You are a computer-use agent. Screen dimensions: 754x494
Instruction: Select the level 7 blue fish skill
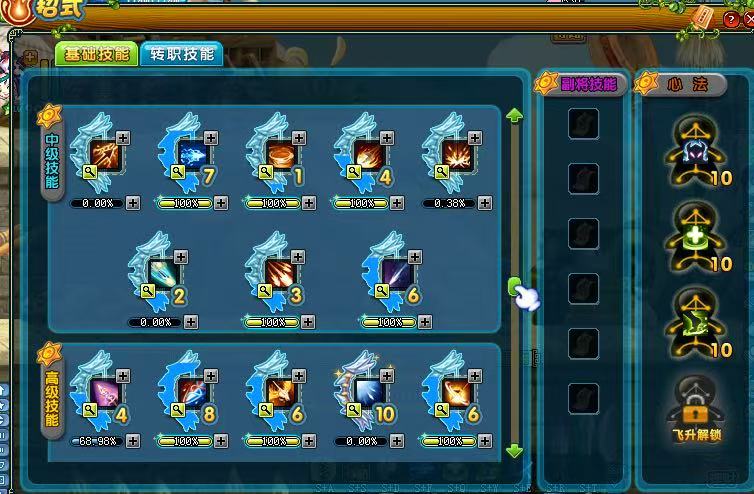191,154
